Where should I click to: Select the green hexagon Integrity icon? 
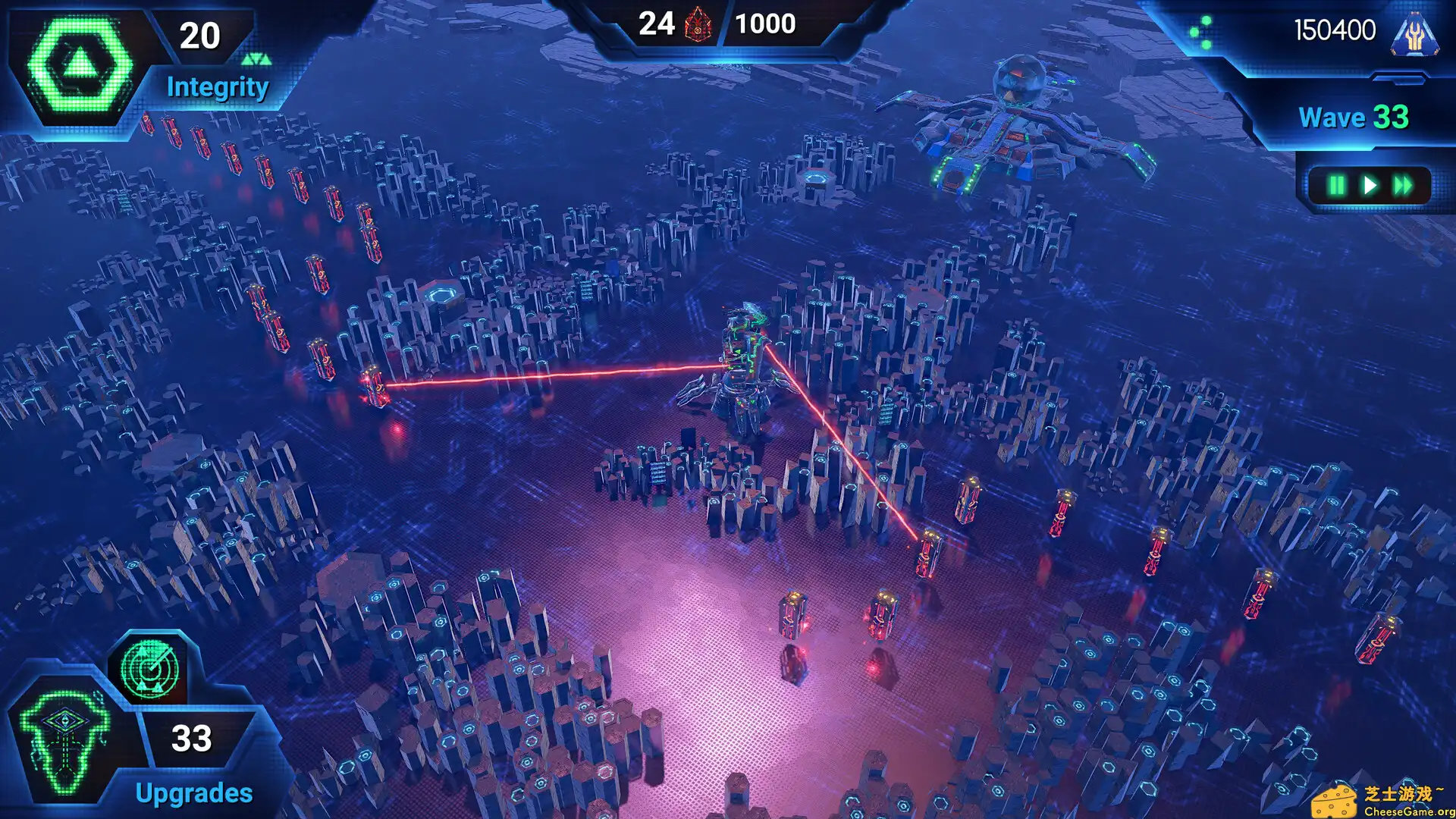78,65
